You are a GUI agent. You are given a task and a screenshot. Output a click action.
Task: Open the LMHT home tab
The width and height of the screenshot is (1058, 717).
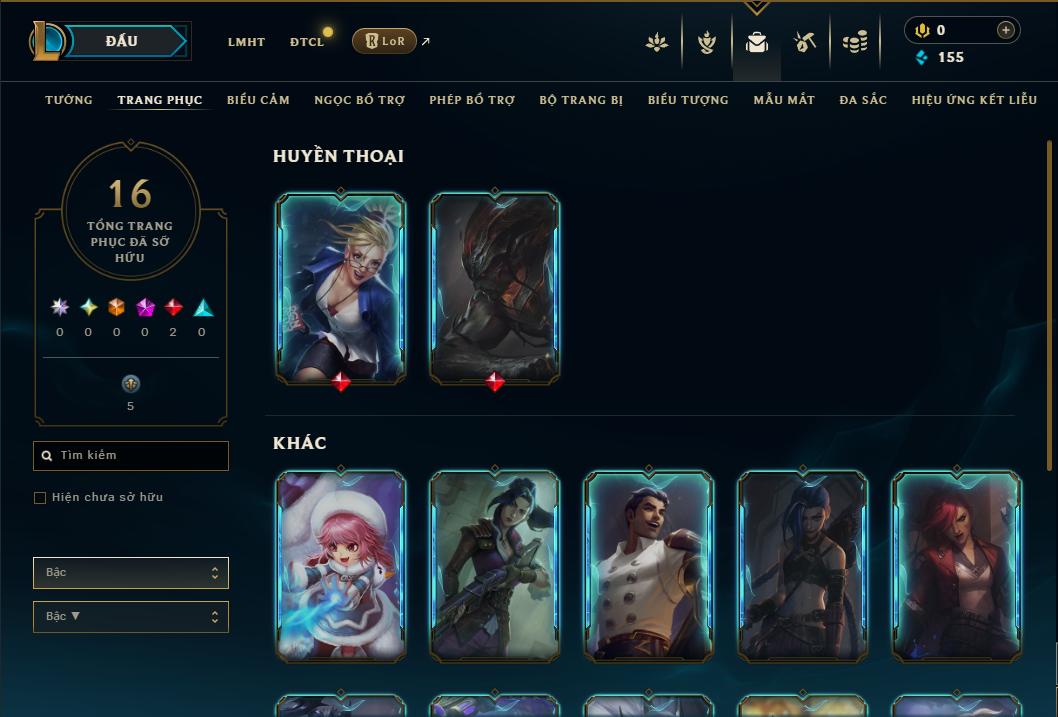pos(246,42)
